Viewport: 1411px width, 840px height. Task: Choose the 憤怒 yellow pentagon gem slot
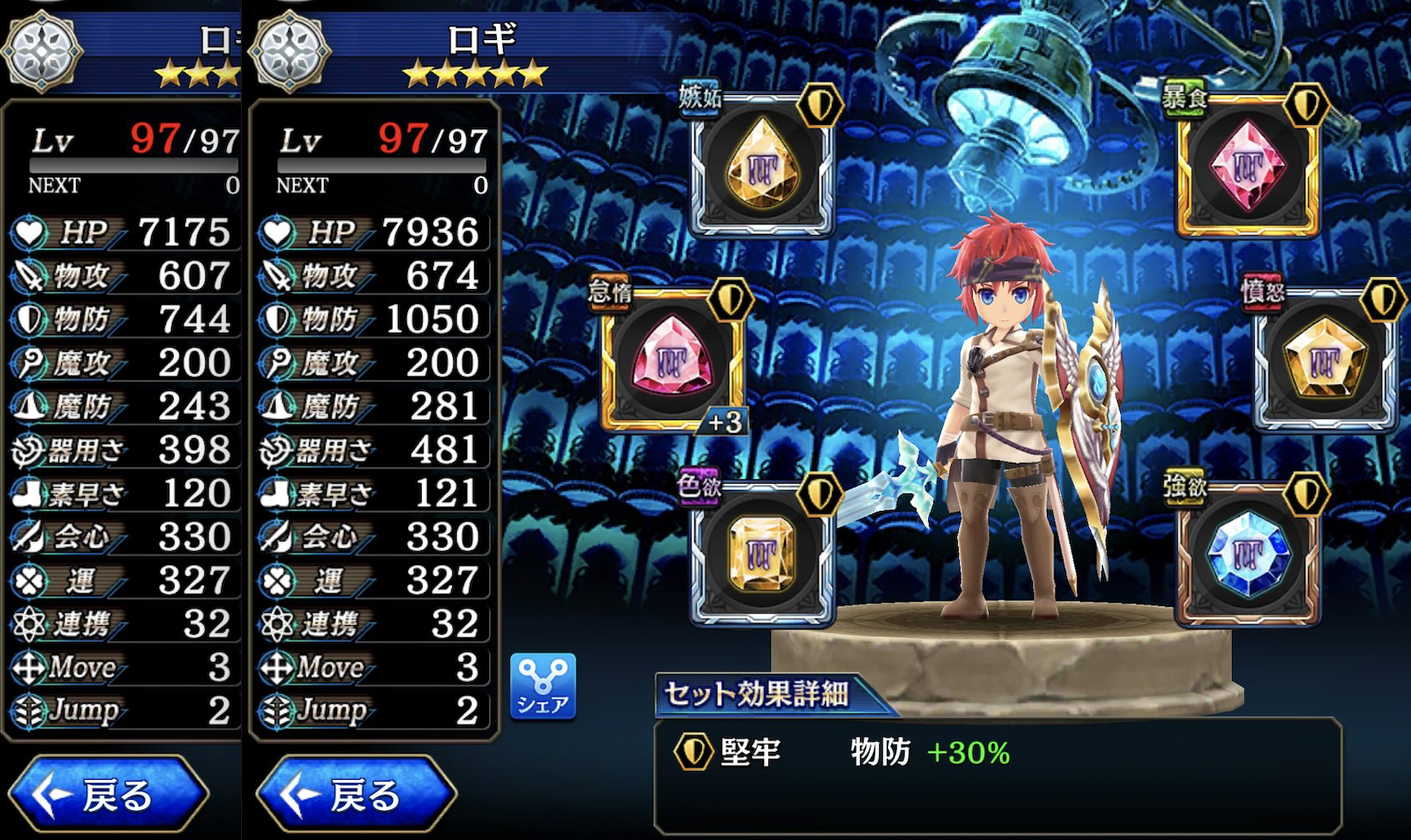coord(1325,360)
